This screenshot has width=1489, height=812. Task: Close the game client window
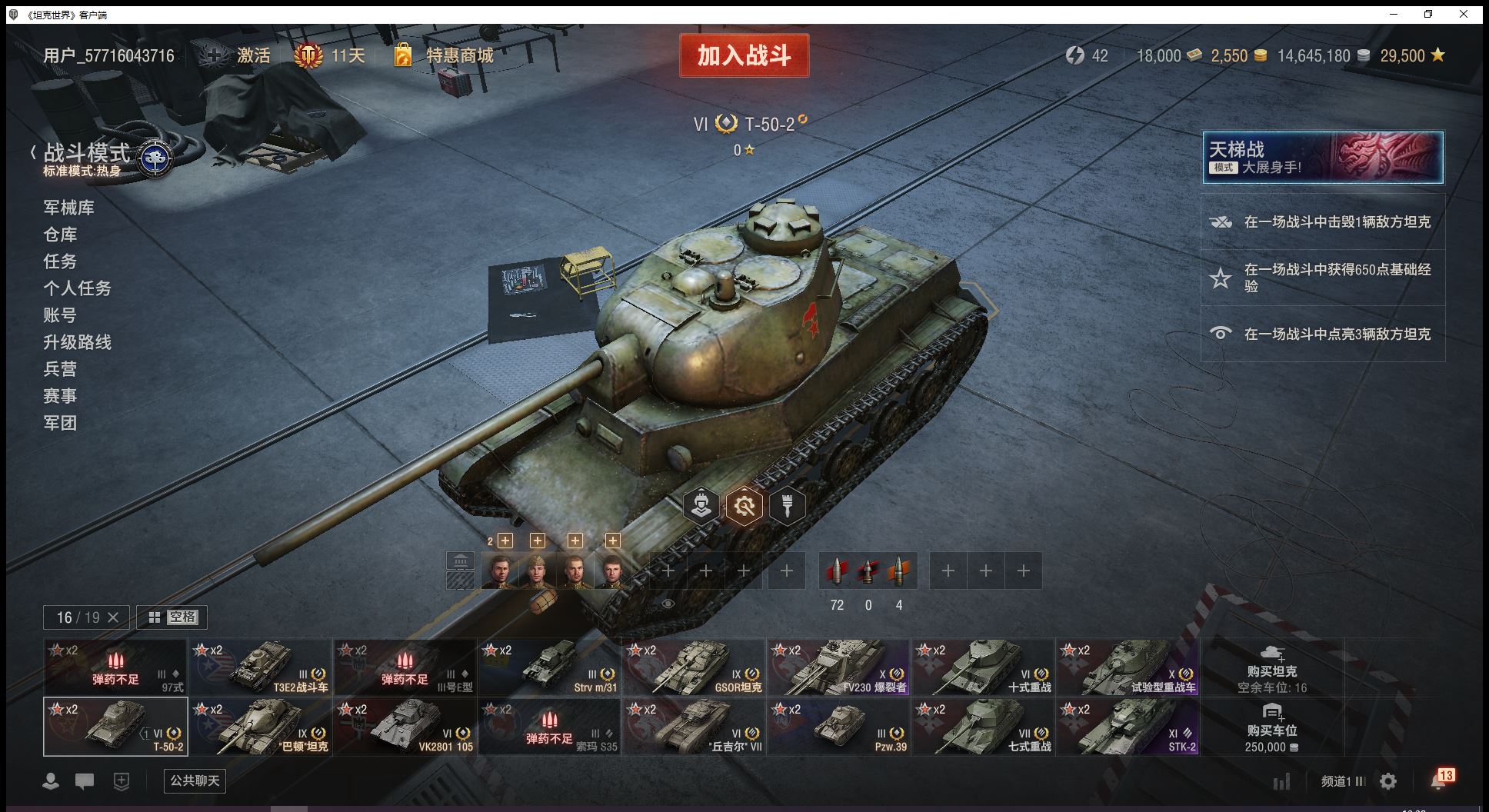[1464, 14]
